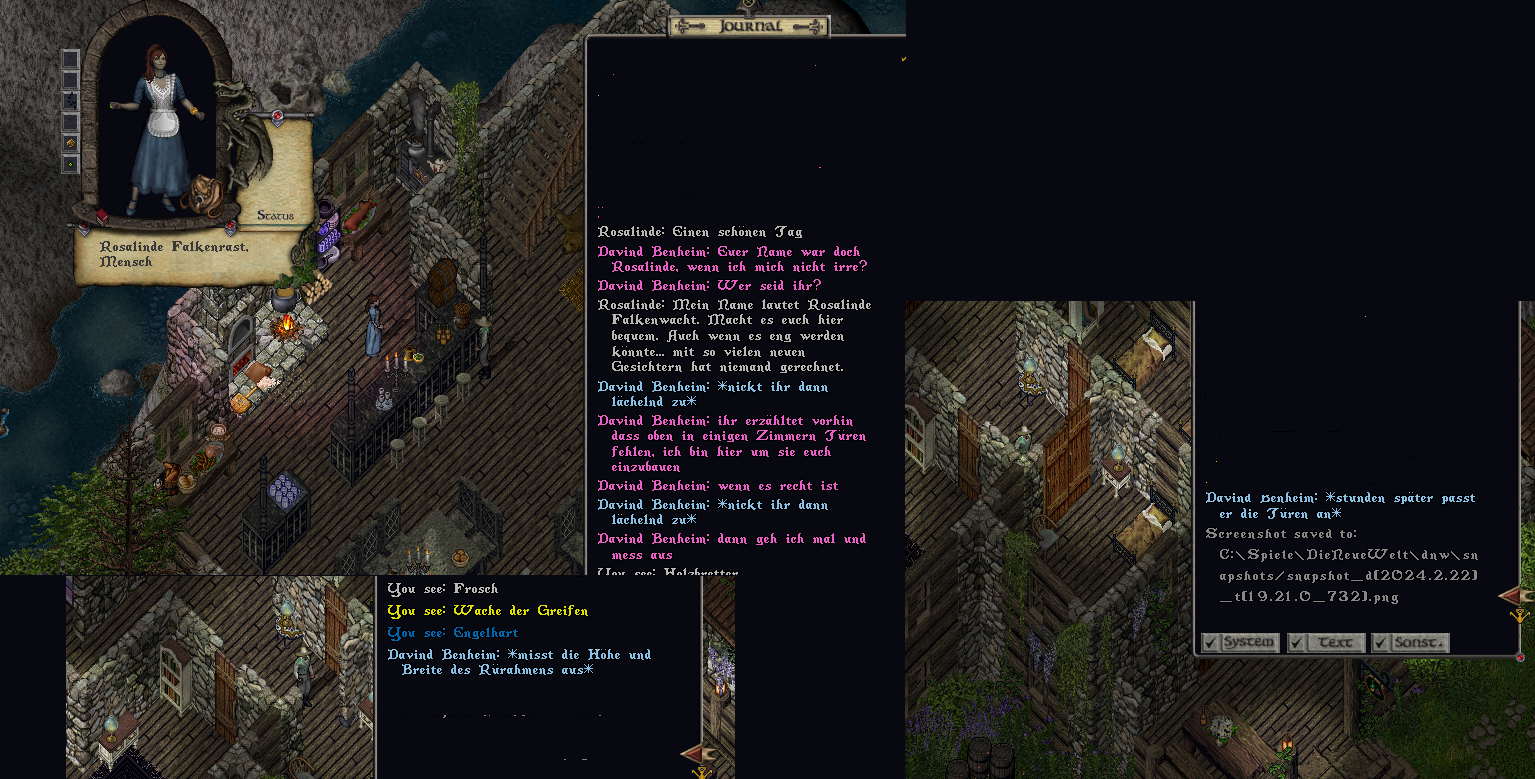1535x779 pixels.
Task: Open the Status panel on the paperdoll
Action: (x=275, y=215)
